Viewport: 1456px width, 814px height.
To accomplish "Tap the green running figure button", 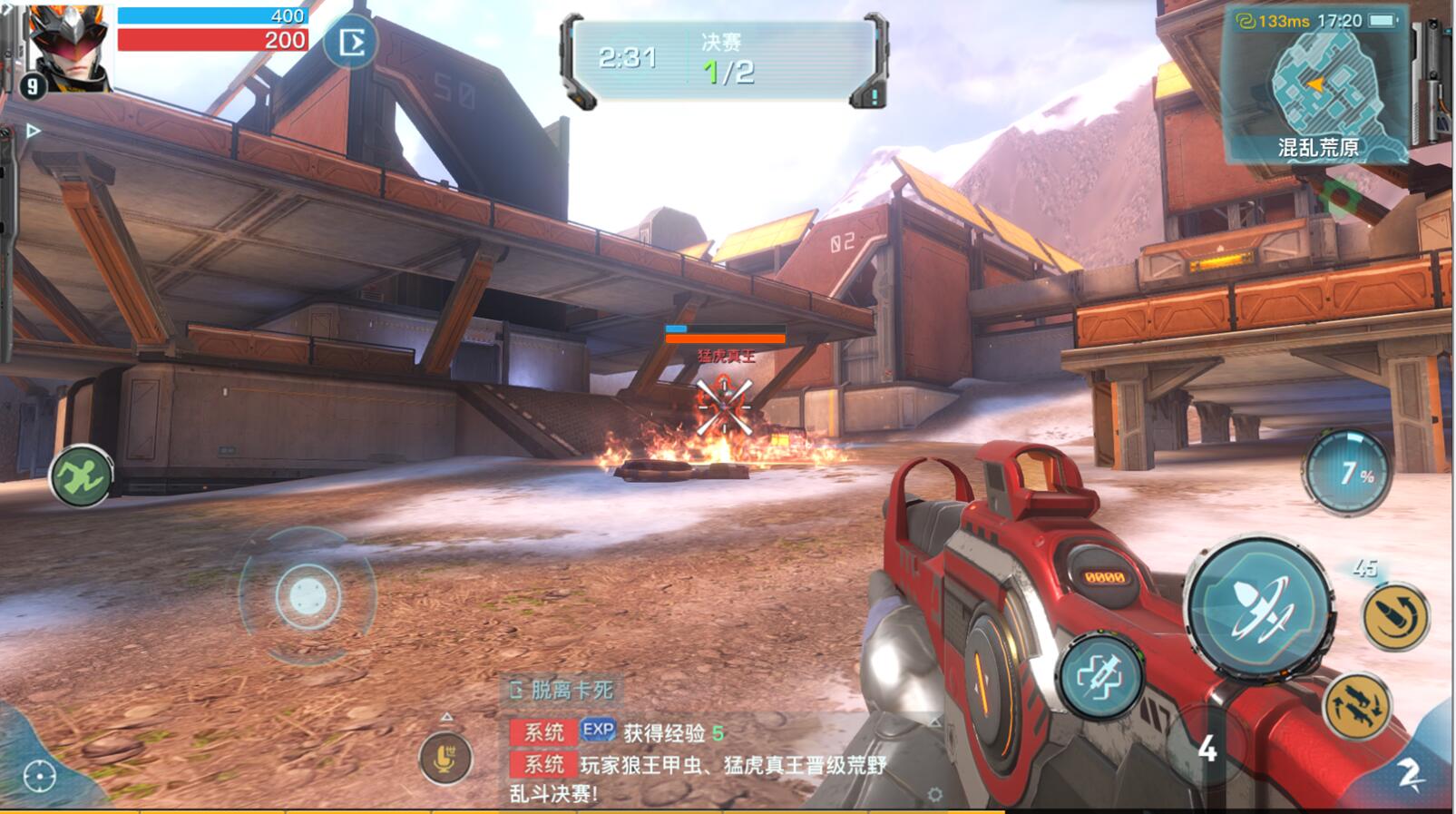I will pyautogui.click(x=81, y=476).
